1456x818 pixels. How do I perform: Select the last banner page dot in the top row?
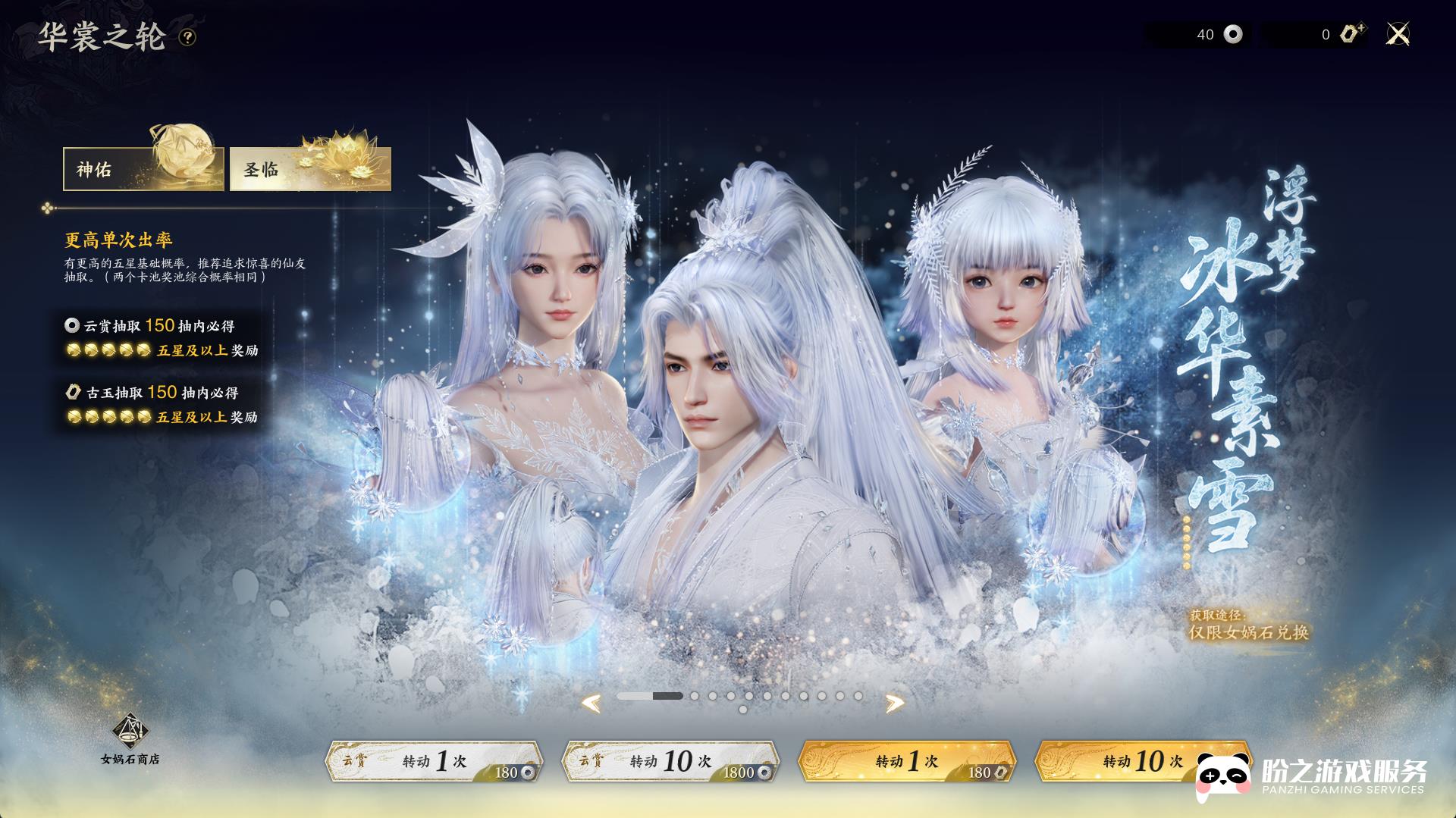[x=858, y=696]
